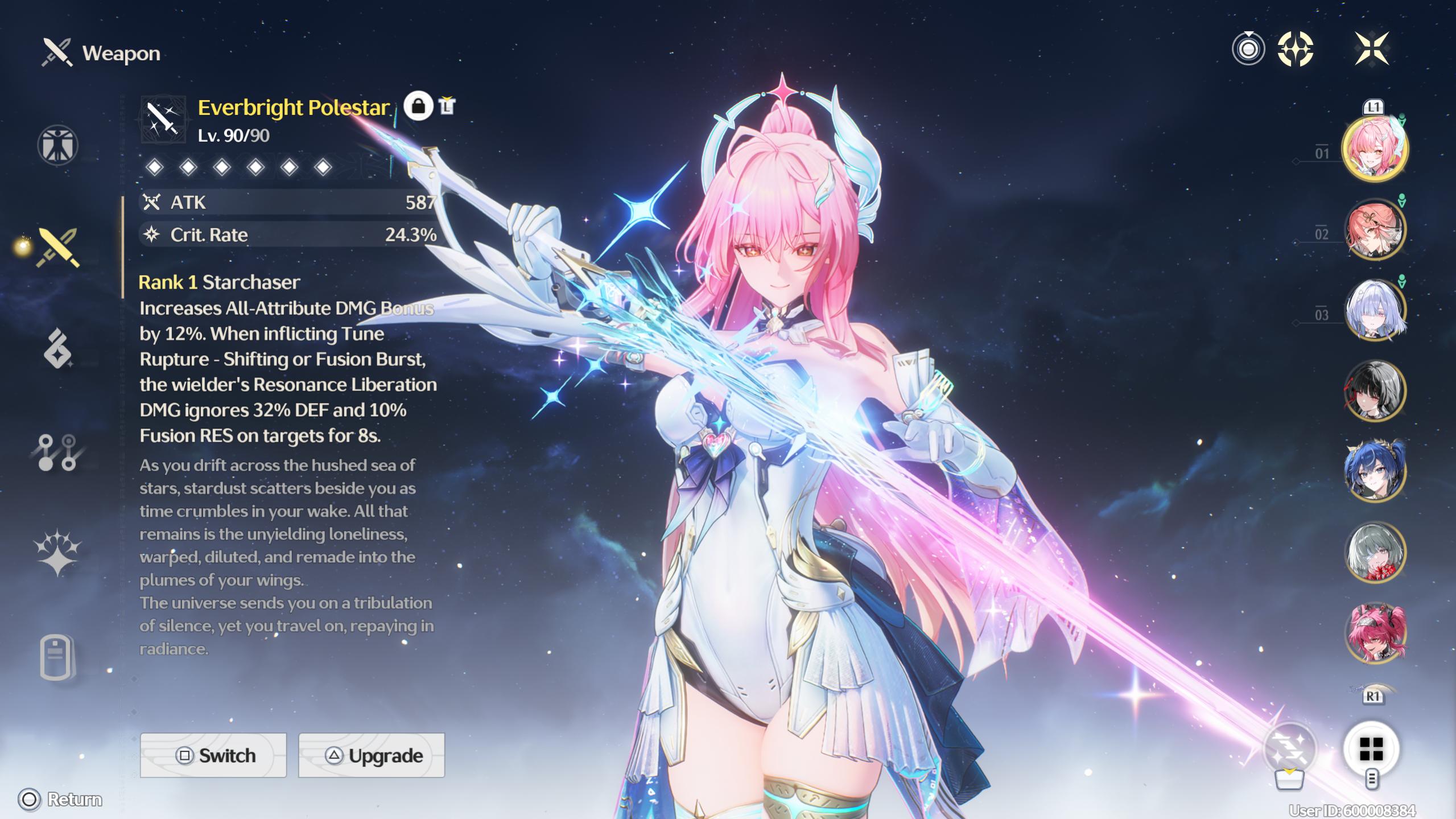Select the pink-haired character portrait
Viewport: 1456px width, 819px height.
click(x=1375, y=149)
